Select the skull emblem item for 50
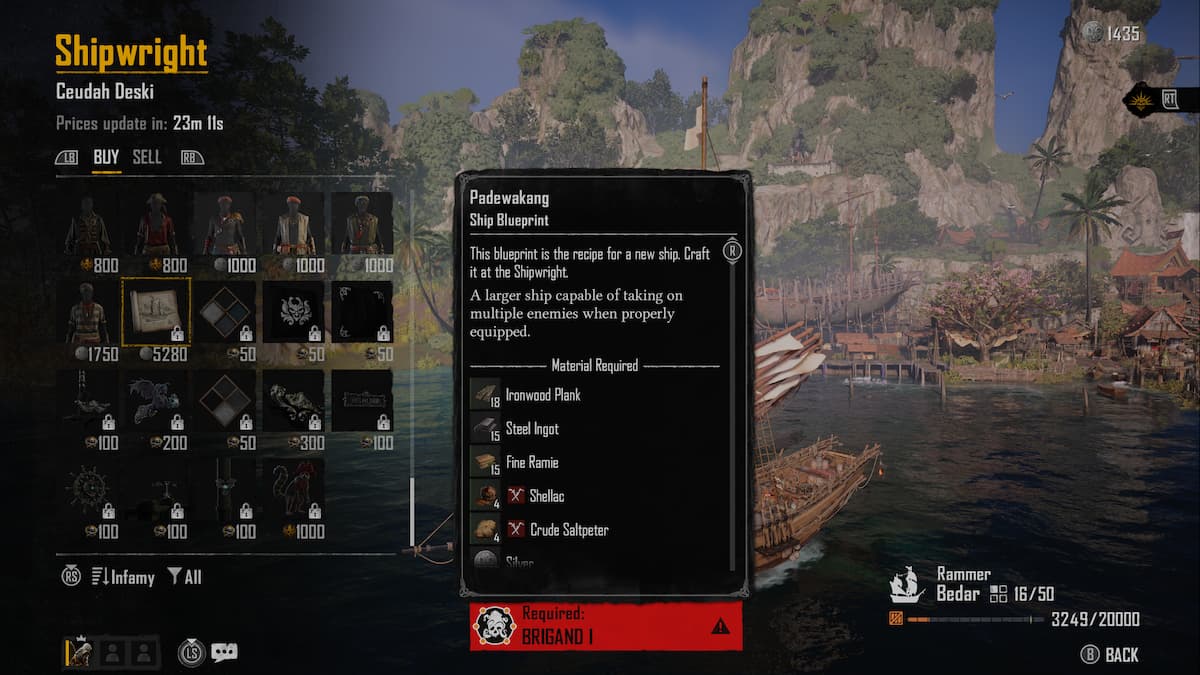This screenshot has height=675, width=1200. click(293, 312)
